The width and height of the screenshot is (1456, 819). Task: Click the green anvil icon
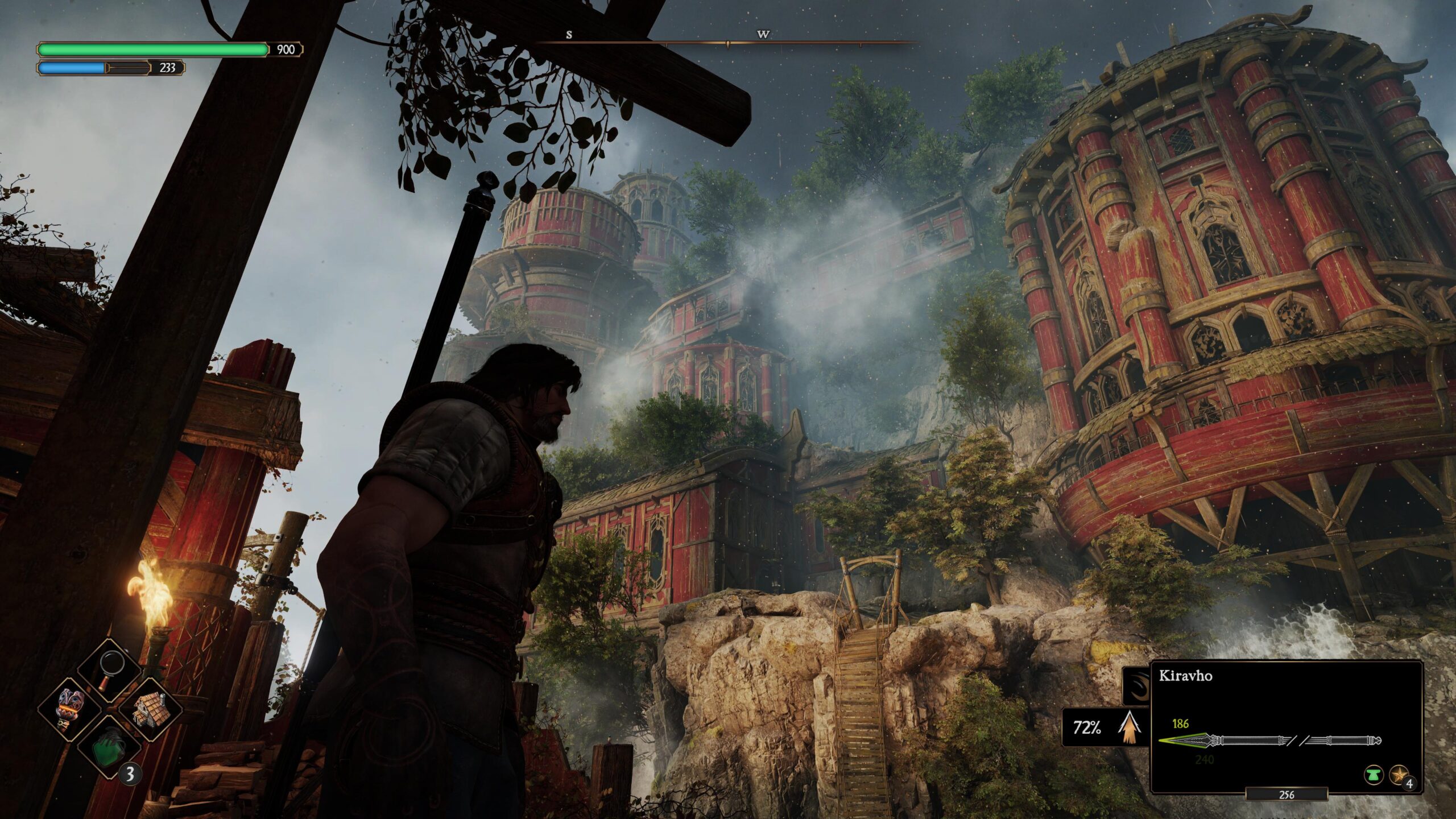(x=1373, y=774)
